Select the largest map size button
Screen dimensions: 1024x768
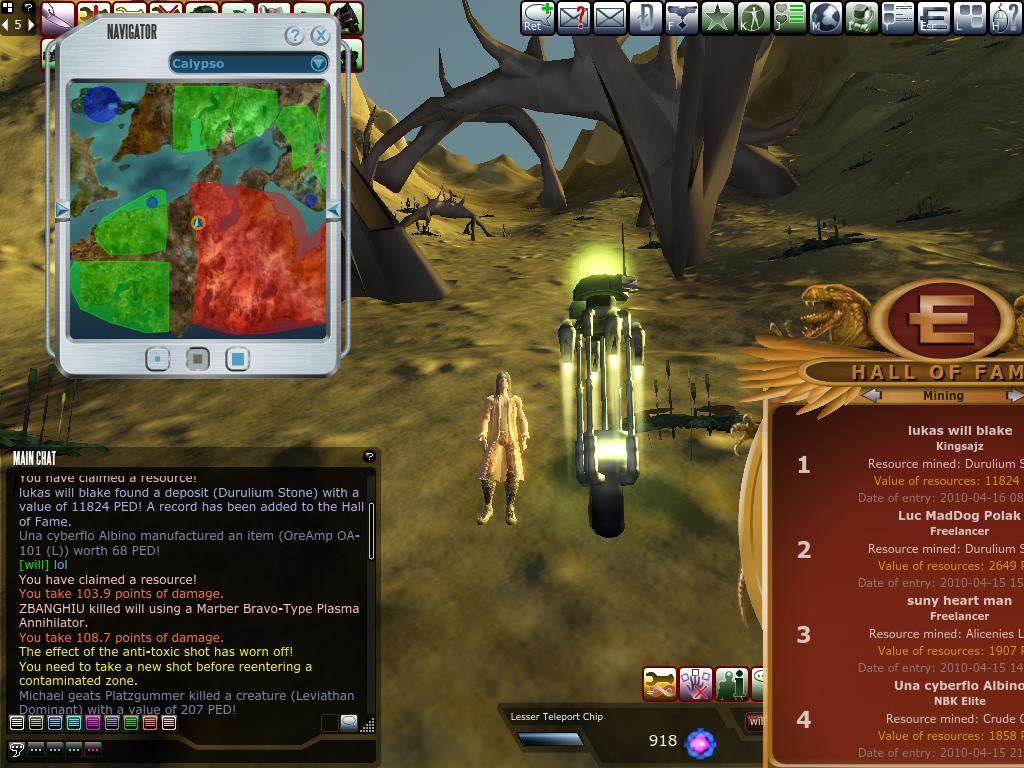237,359
